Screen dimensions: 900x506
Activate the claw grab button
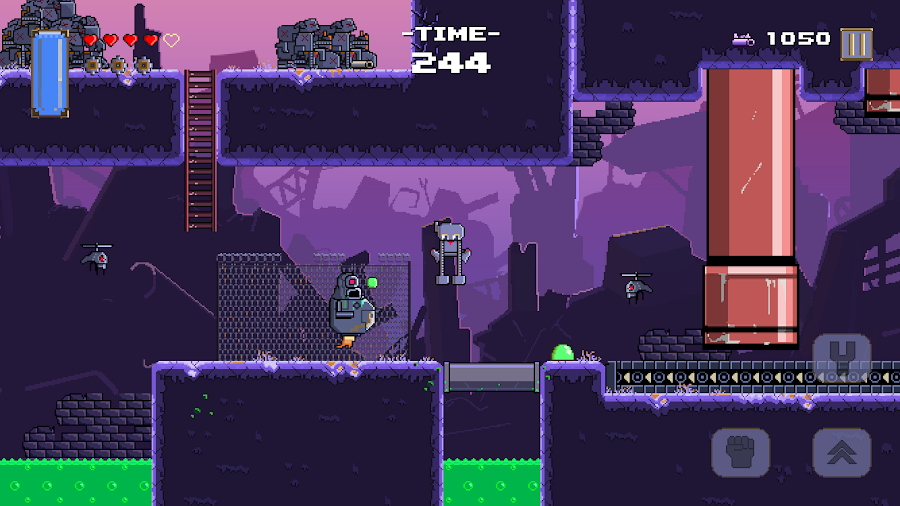pyautogui.click(x=841, y=356)
